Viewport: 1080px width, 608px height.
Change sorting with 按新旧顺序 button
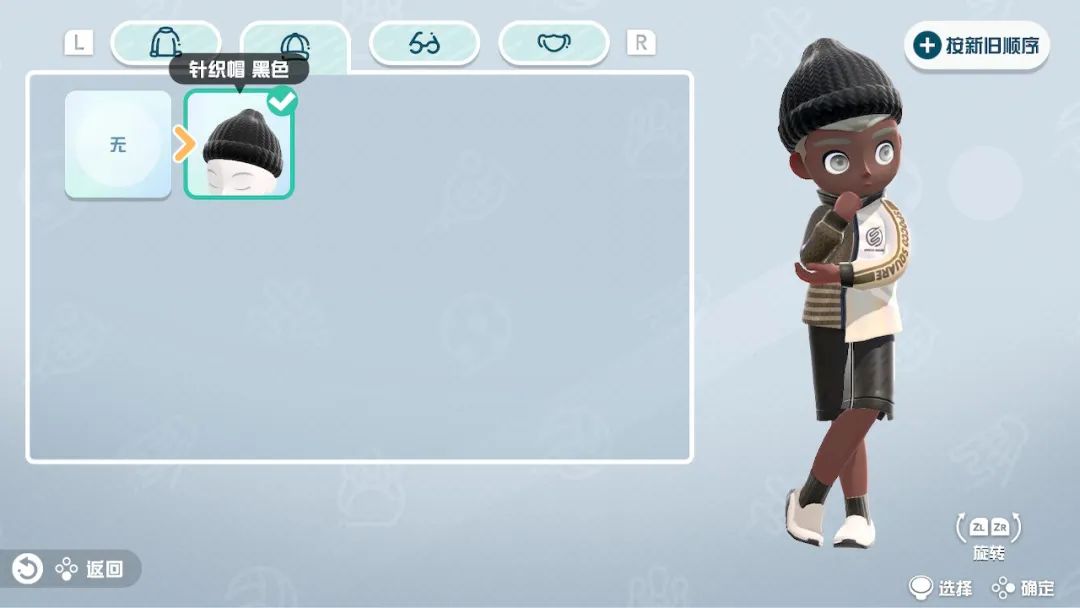[977, 45]
